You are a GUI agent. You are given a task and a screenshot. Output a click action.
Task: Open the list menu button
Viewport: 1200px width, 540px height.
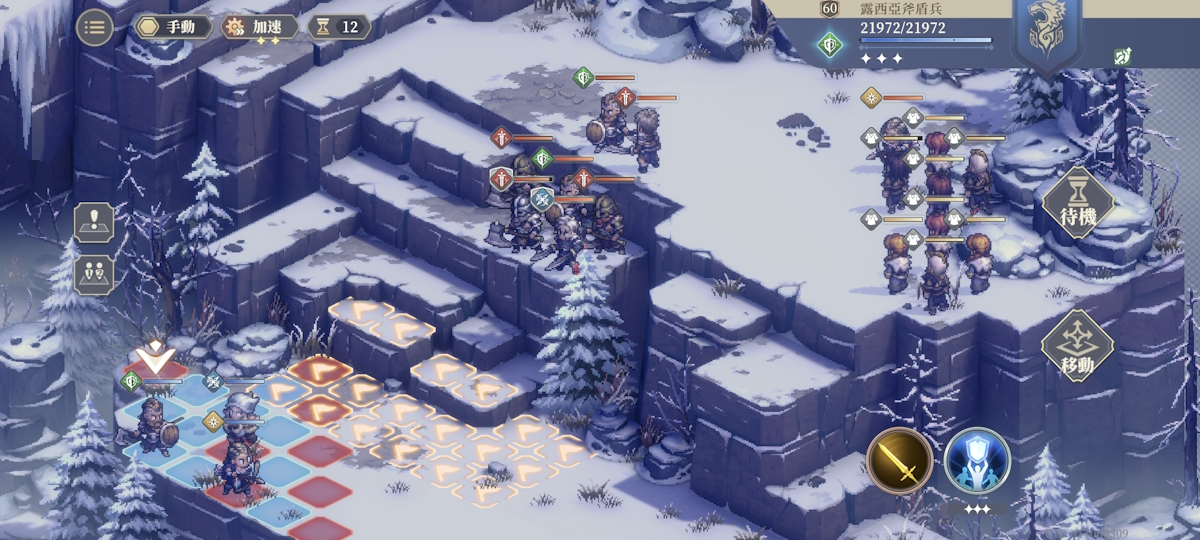pyautogui.click(x=94, y=27)
